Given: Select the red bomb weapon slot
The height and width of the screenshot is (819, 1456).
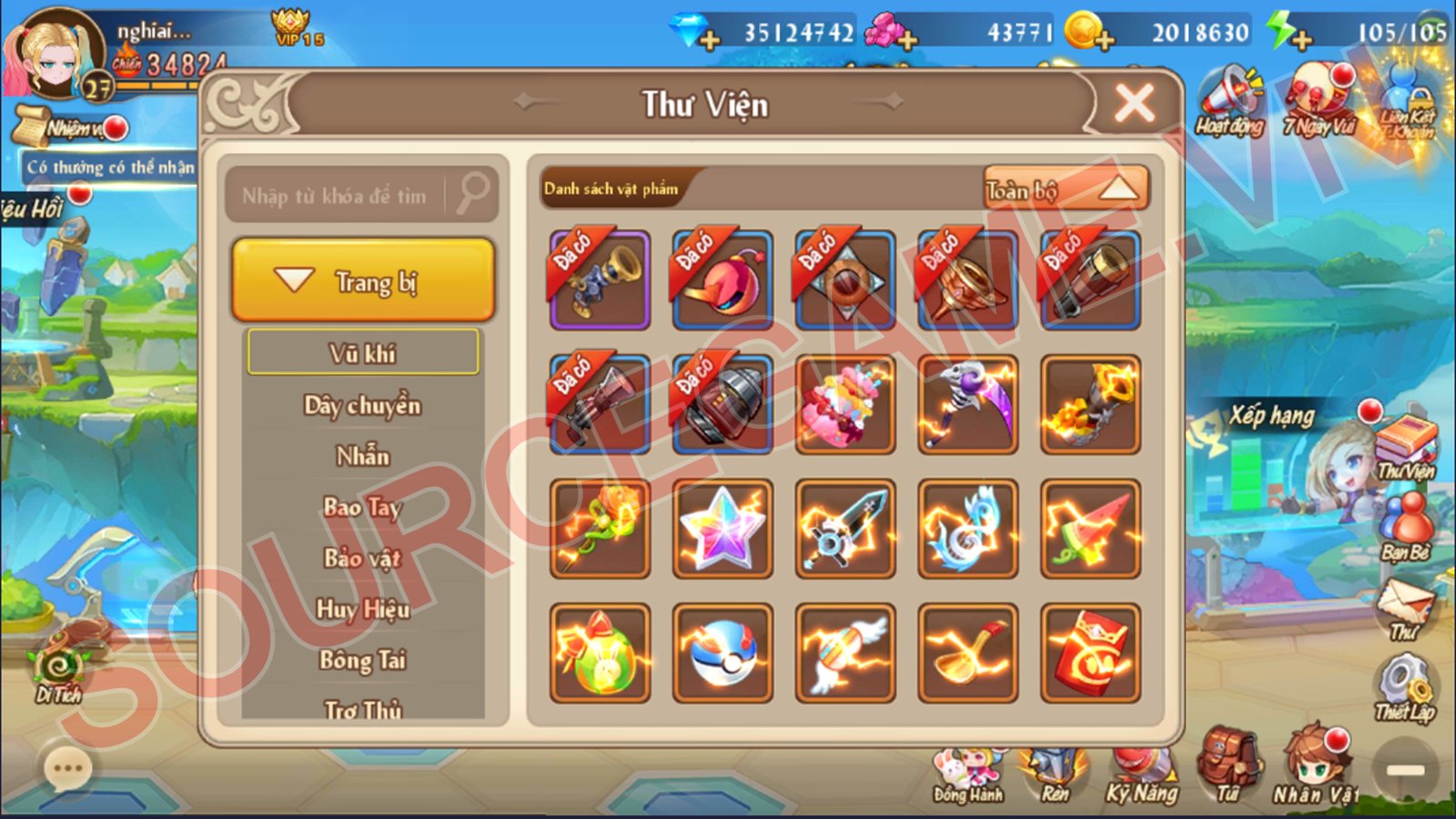Looking at the screenshot, I should pos(723,280).
